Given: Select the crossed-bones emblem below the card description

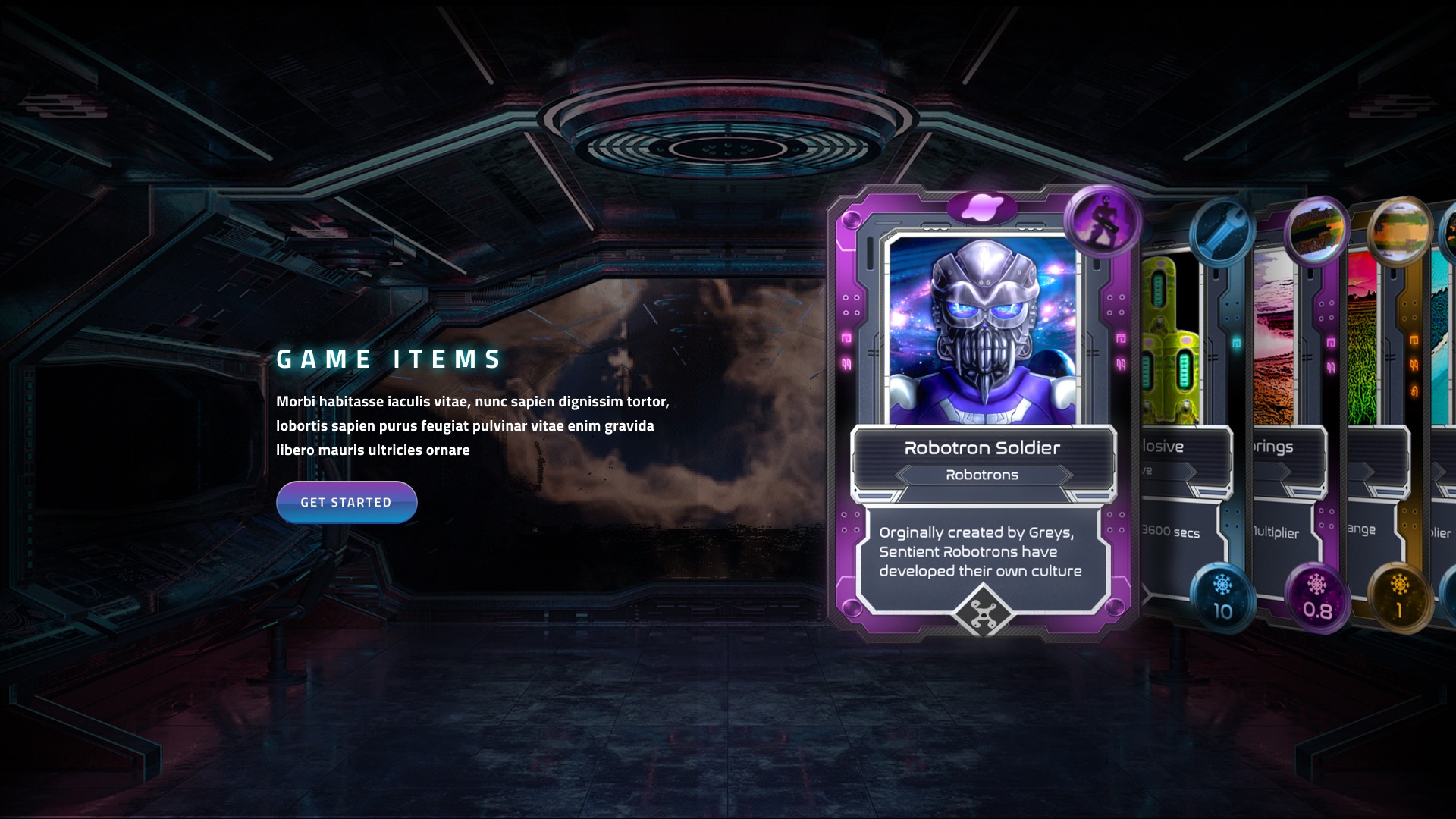Looking at the screenshot, I should click(x=983, y=610).
